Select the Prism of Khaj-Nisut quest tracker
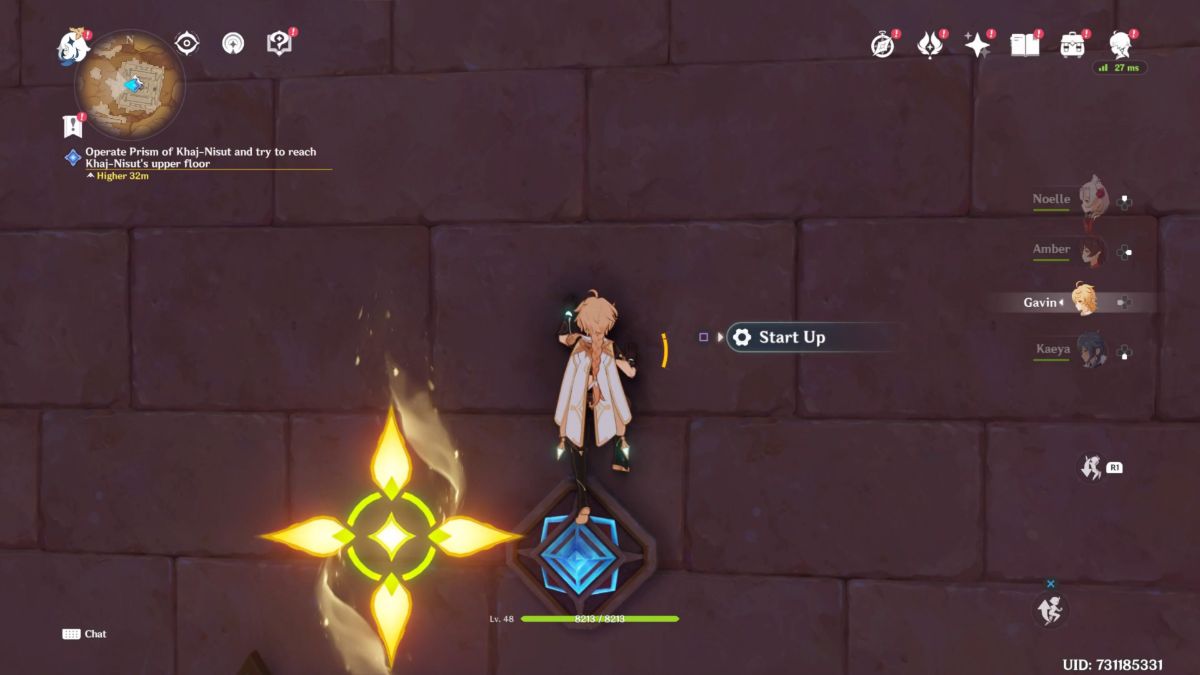The height and width of the screenshot is (675, 1200). pos(200,158)
